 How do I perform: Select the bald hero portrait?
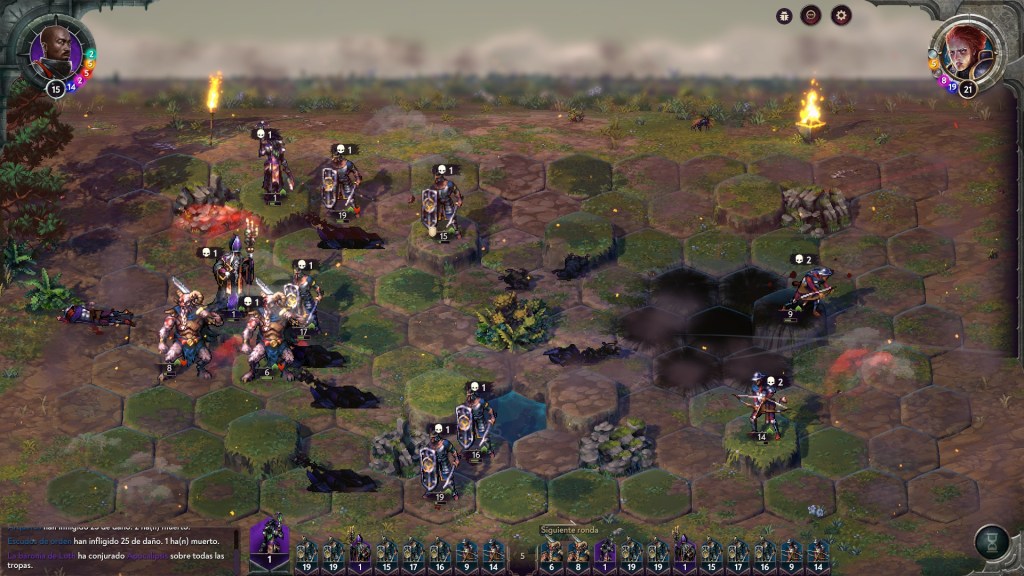tap(55, 52)
